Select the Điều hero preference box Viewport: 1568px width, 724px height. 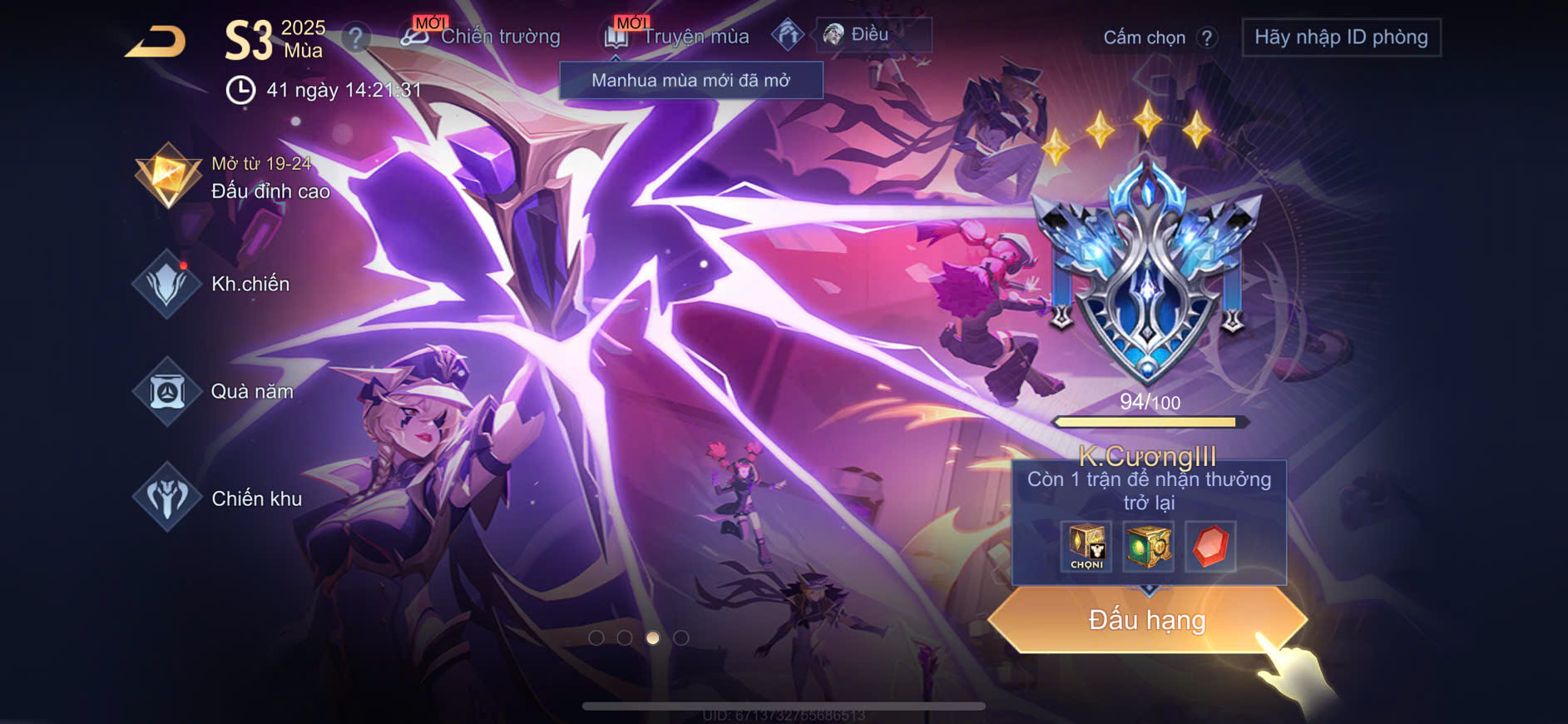[873, 35]
